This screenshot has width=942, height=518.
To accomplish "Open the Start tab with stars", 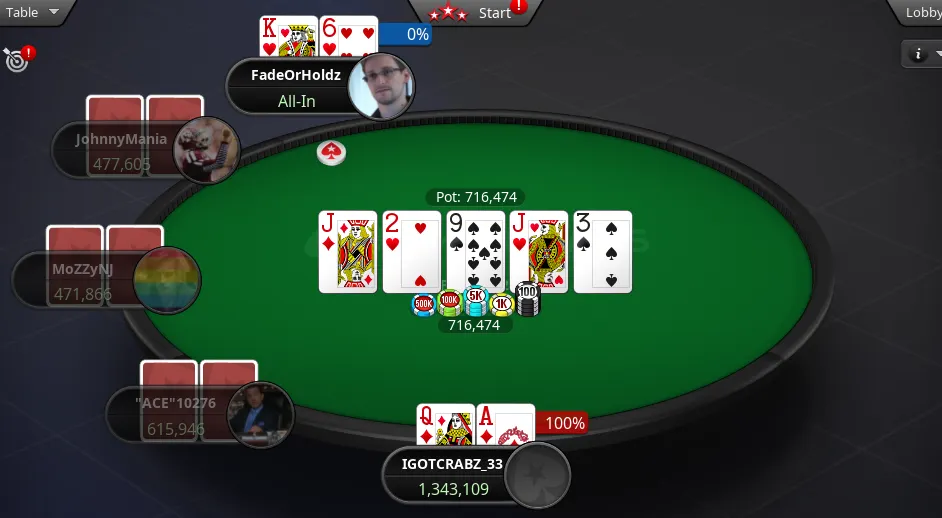I will [475, 13].
